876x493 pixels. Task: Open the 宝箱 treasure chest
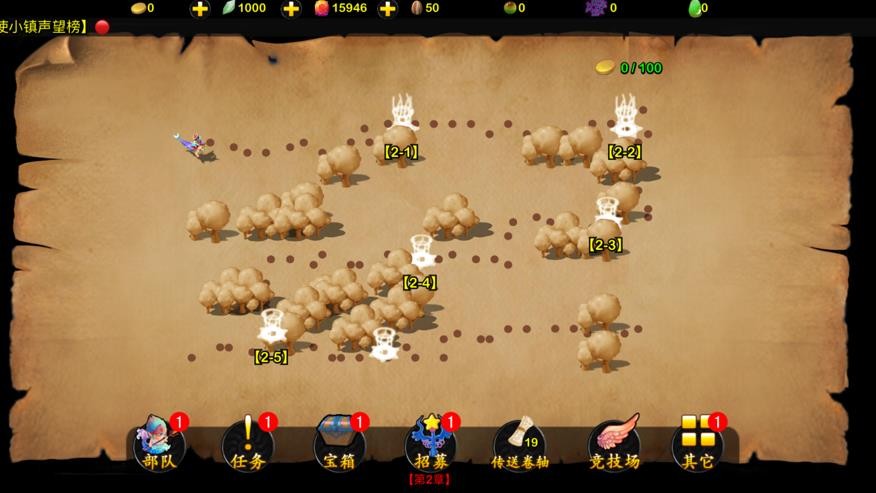340,444
